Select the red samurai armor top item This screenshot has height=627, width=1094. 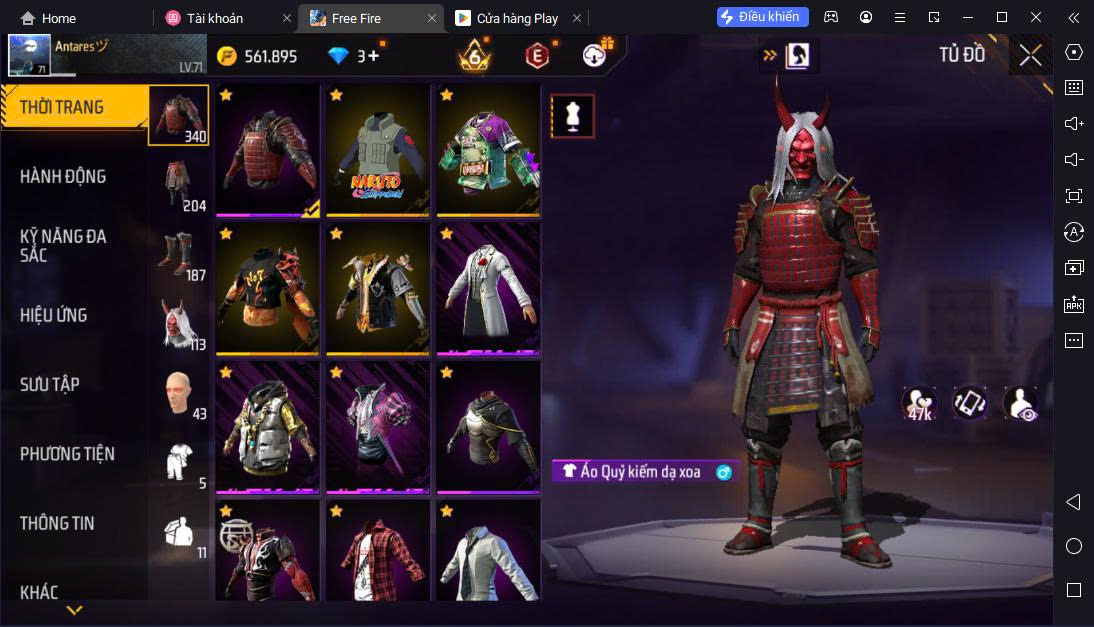click(267, 150)
